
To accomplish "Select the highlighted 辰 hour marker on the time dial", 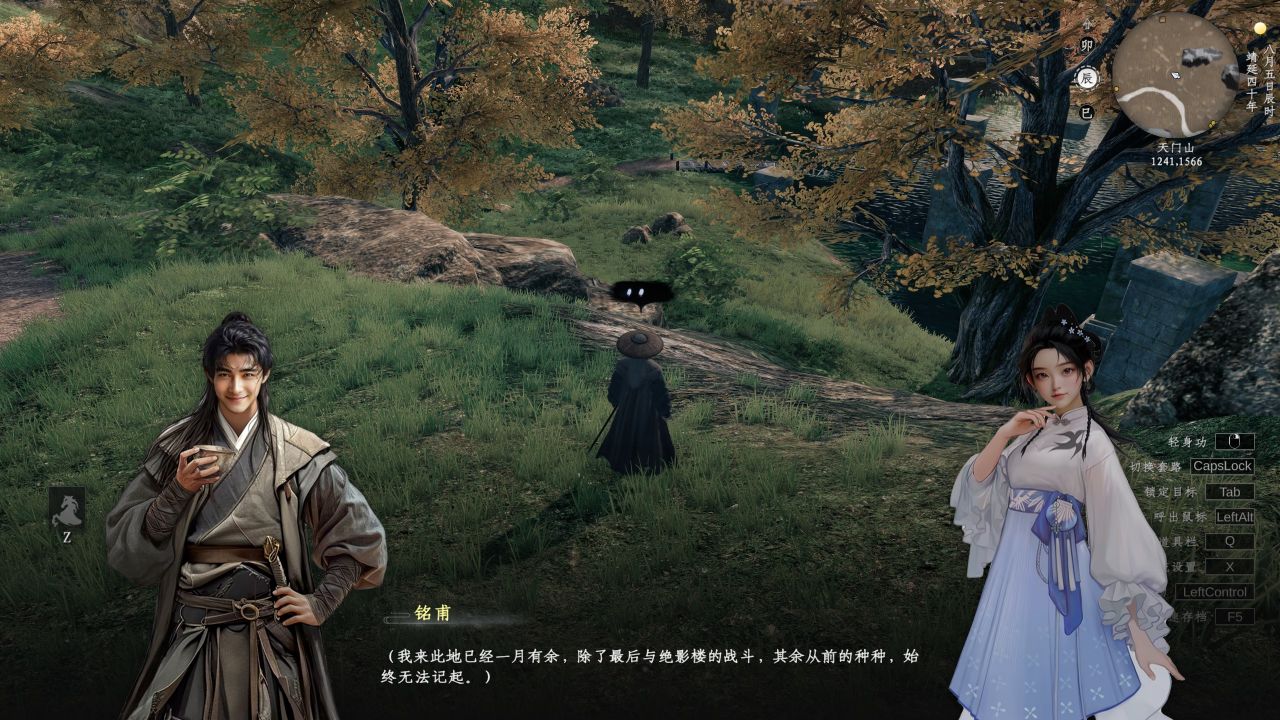I will click(1086, 75).
